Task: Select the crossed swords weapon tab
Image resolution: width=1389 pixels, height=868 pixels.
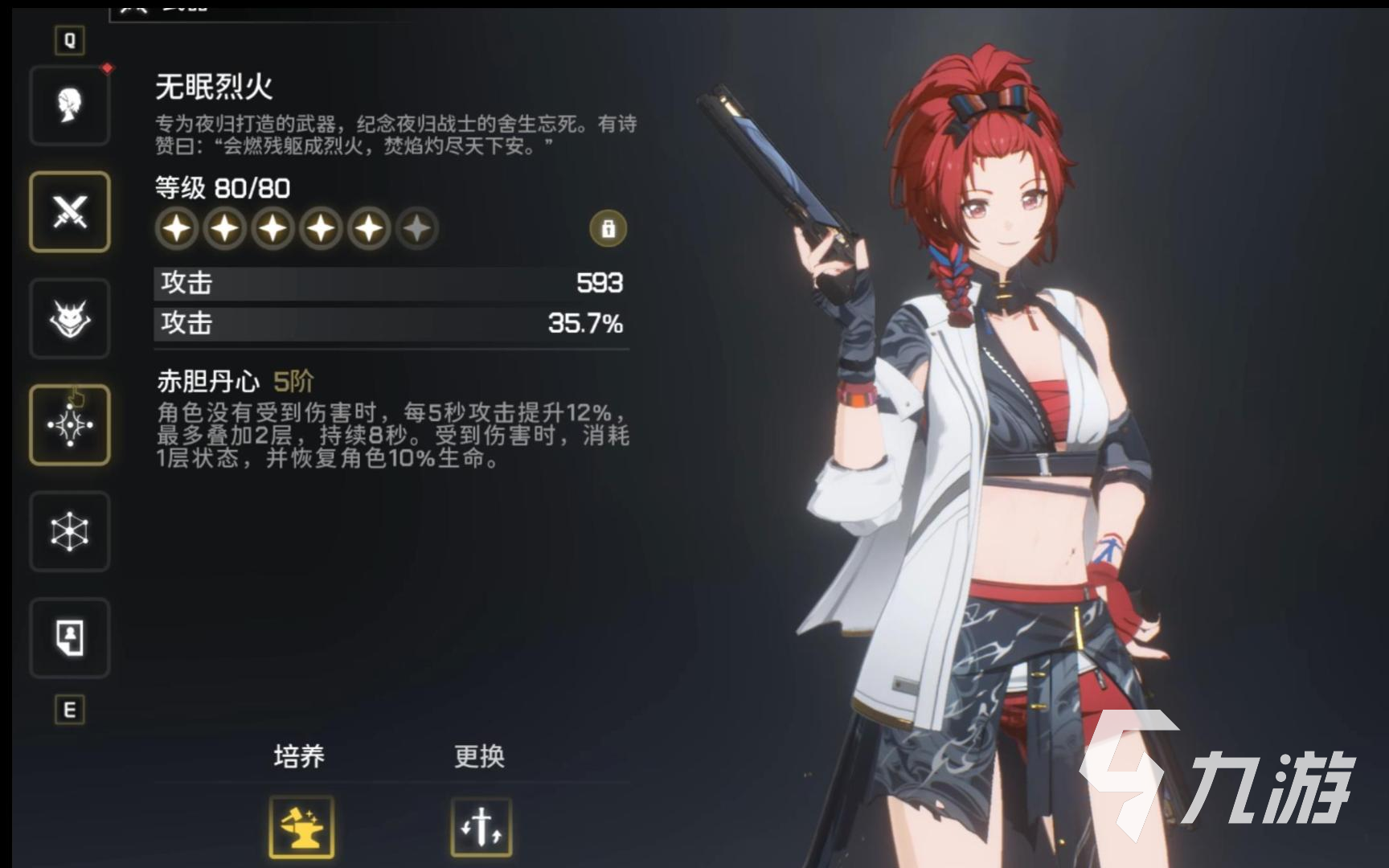Action: 70,211
